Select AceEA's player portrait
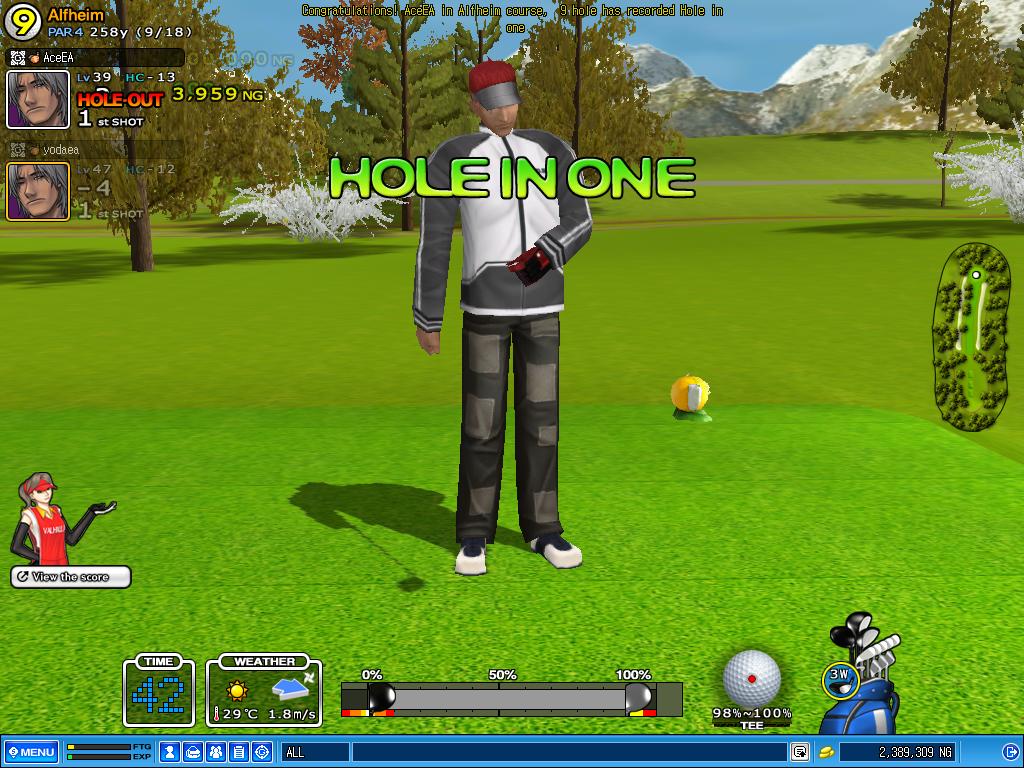The height and width of the screenshot is (768, 1024). pyautogui.click(x=38, y=99)
